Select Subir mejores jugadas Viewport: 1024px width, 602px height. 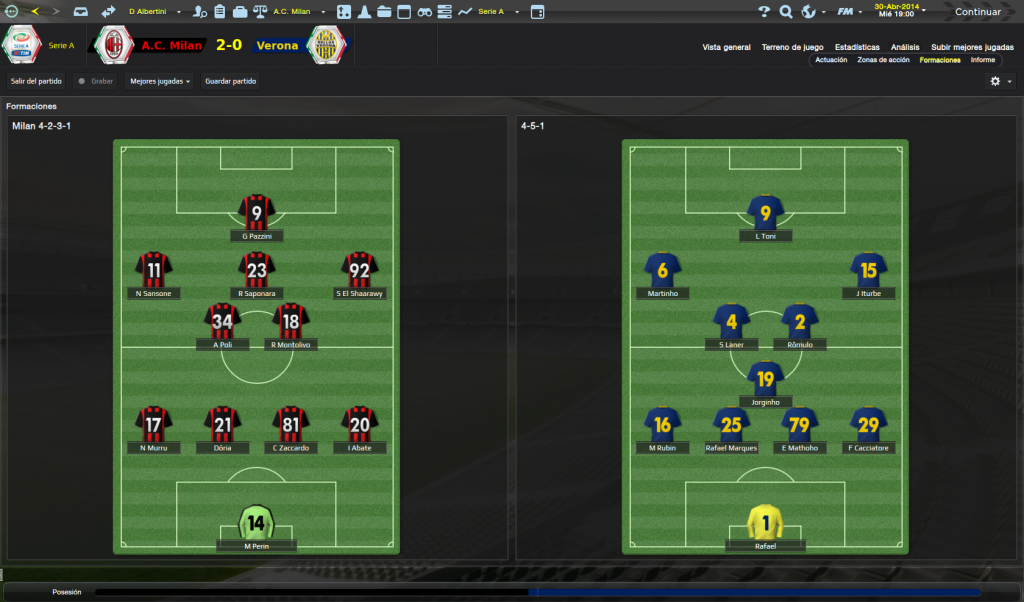[972, 47]
